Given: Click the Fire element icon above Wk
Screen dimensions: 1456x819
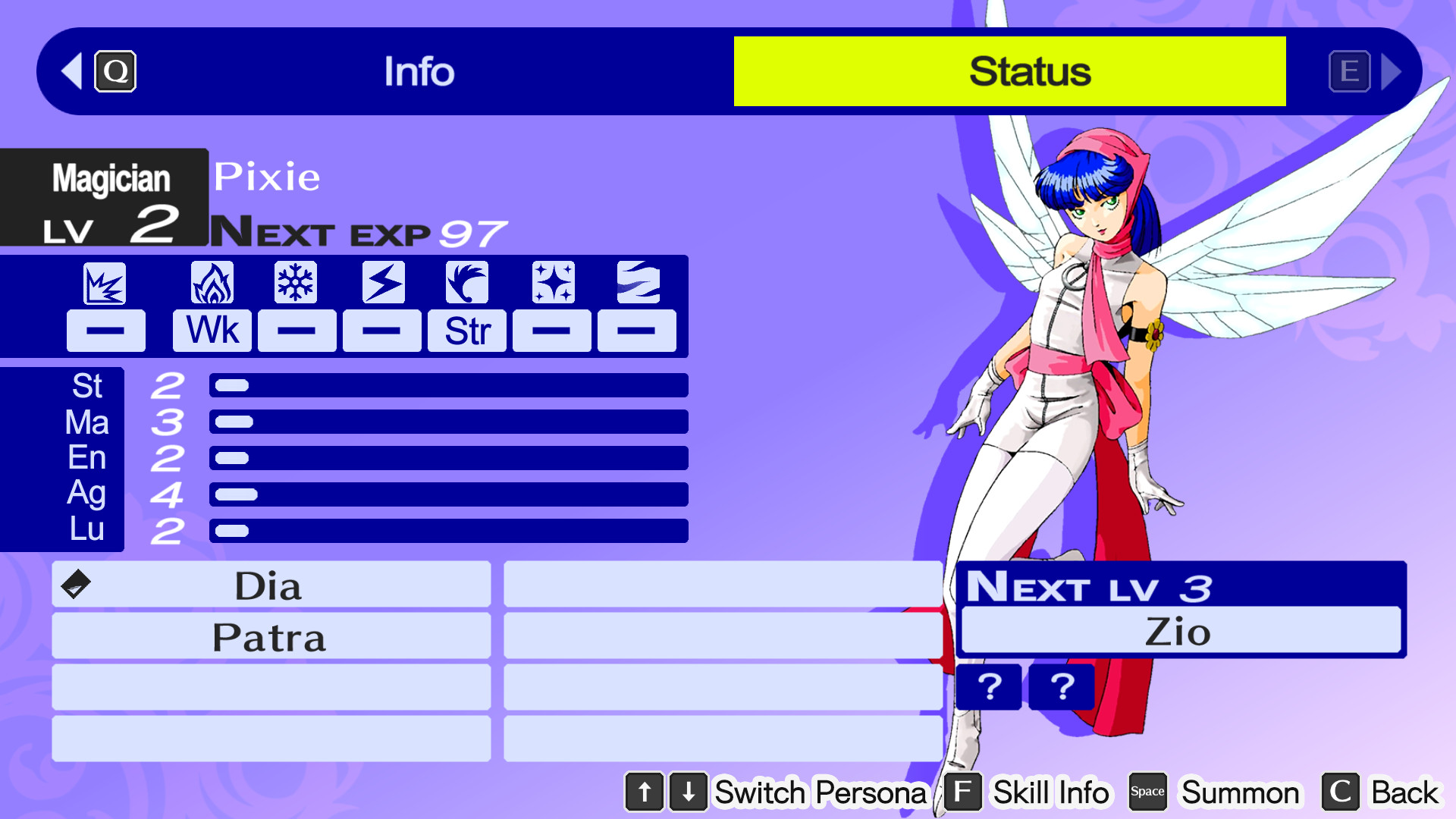Looking at the screenshot, I should point(212,282).
